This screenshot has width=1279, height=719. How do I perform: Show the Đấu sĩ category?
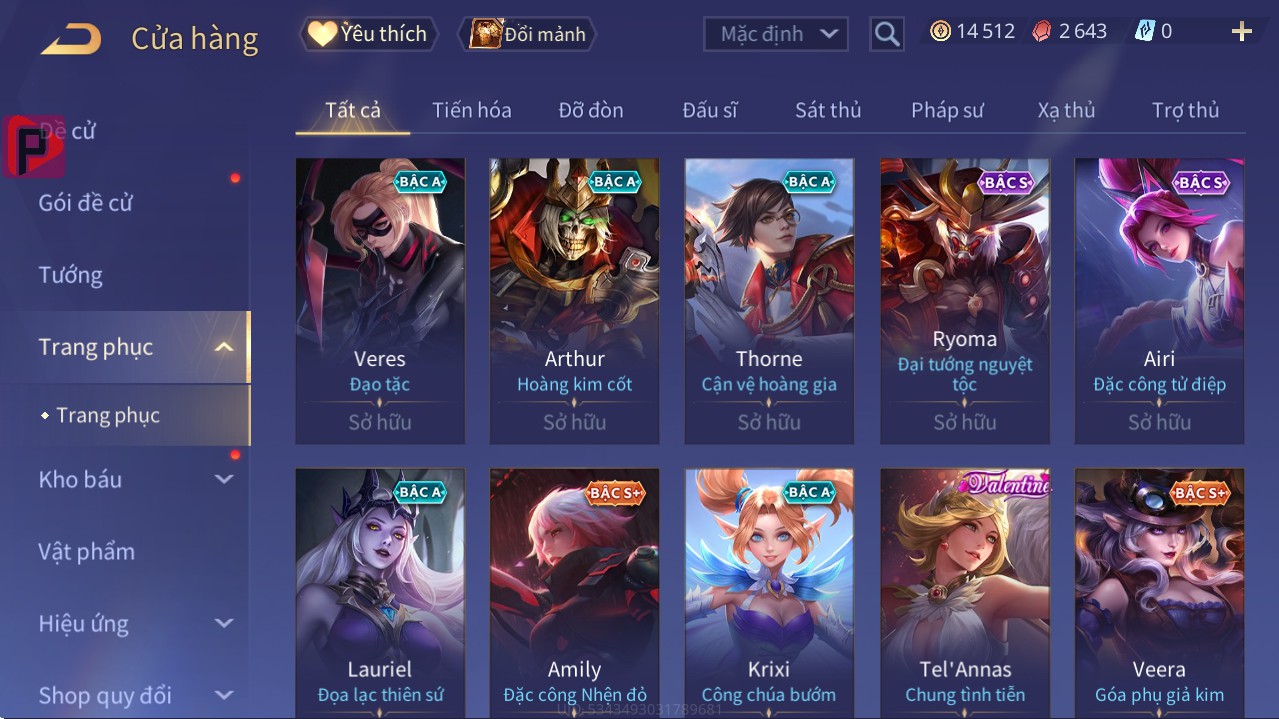point(709,110)
